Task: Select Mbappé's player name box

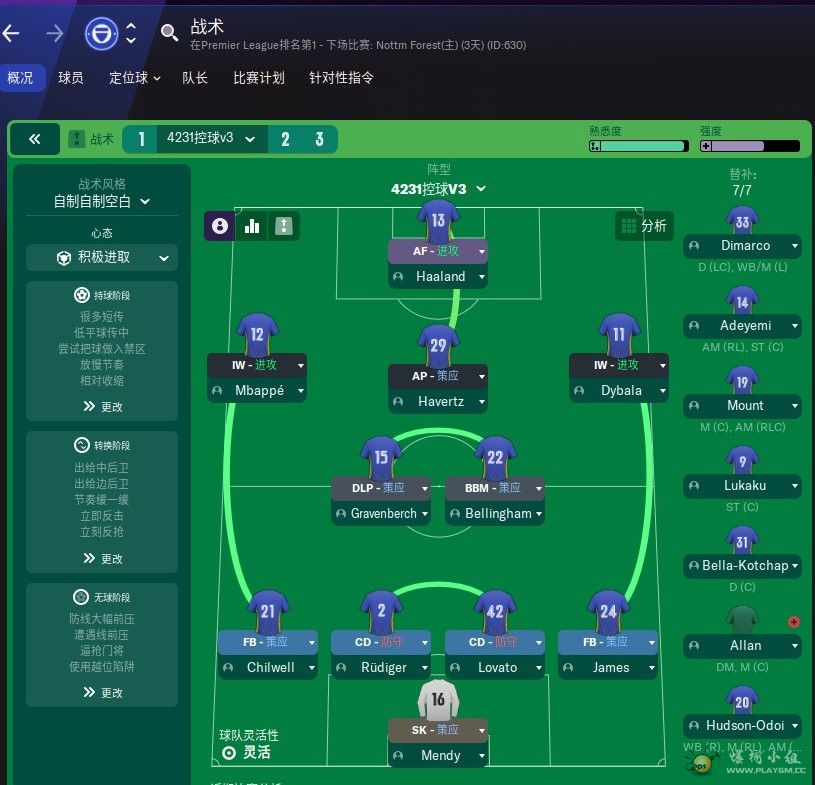Action: pyautogui.click(x=258, y=390)
